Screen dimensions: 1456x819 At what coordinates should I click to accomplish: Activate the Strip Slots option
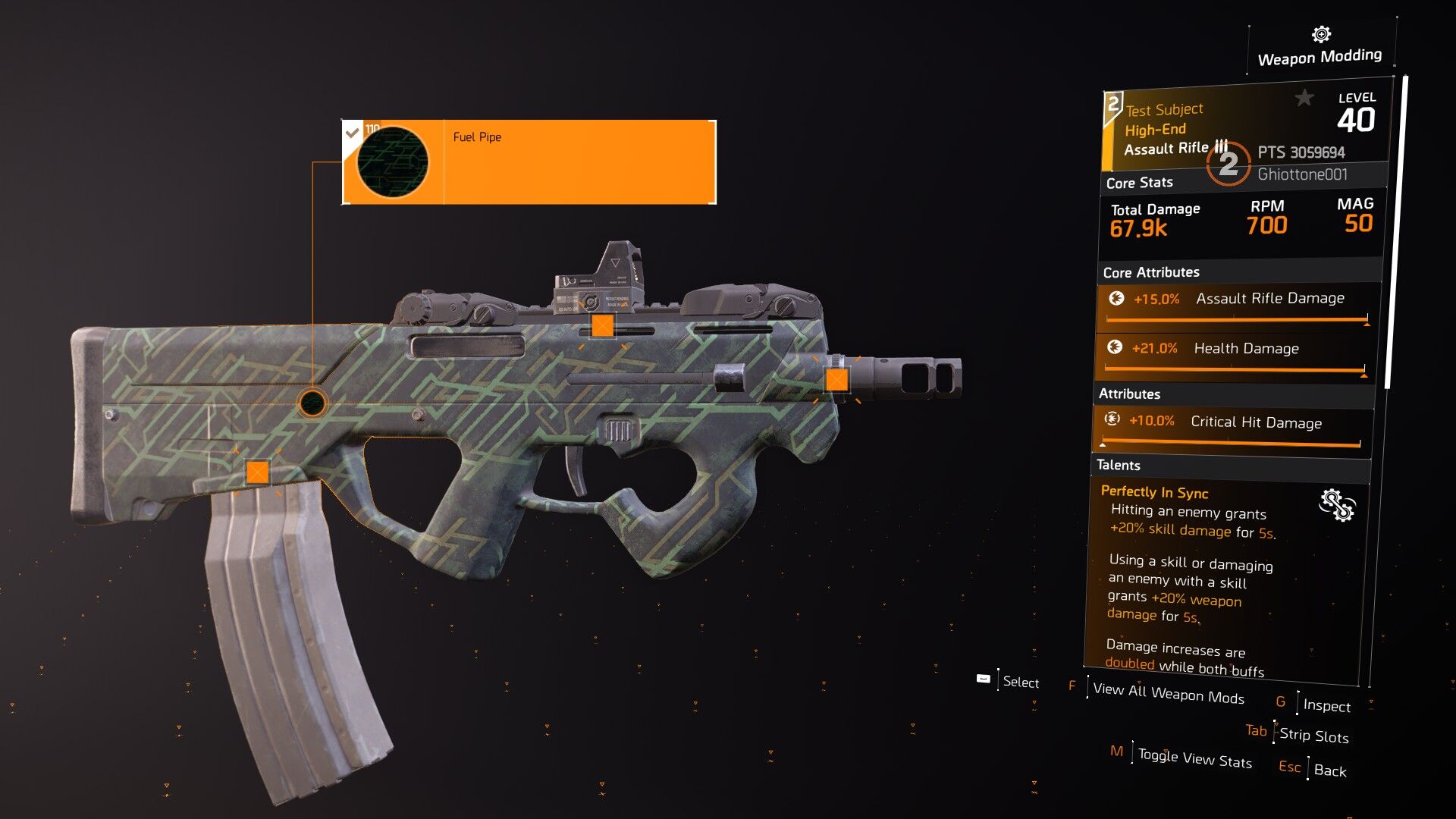(x=1313, y=736)
